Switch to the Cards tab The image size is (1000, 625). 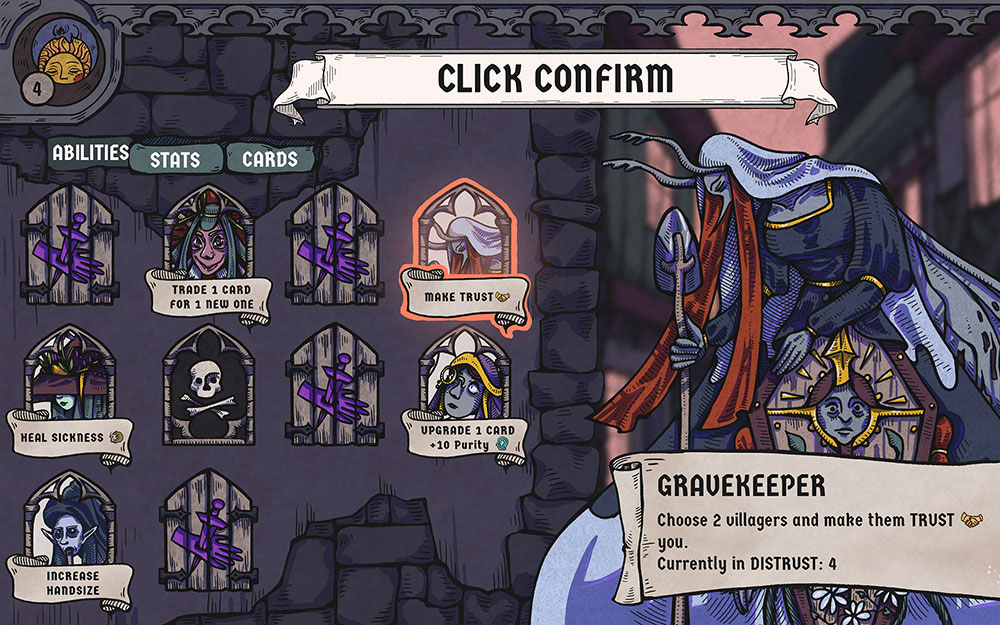[269, 159]
